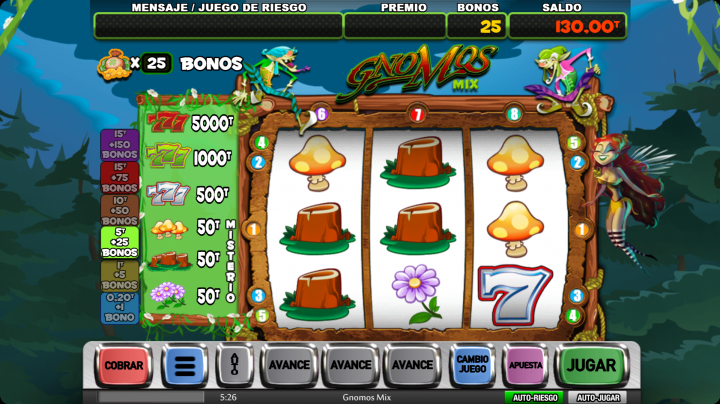Viewport: 720px width, 404px height.
Task: Spin the reels with the green JUGAR button
Action: coord(591,365)
